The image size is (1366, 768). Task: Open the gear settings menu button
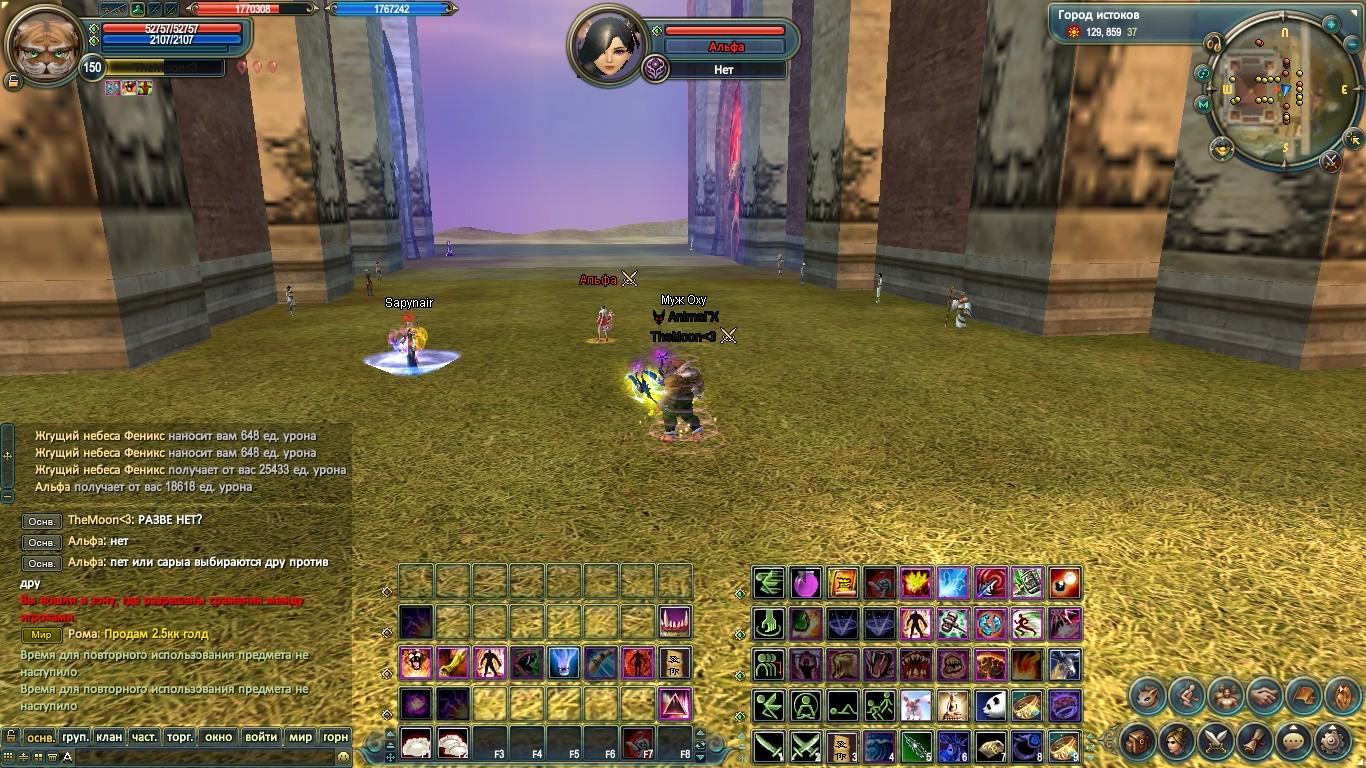click(1331, 742)
